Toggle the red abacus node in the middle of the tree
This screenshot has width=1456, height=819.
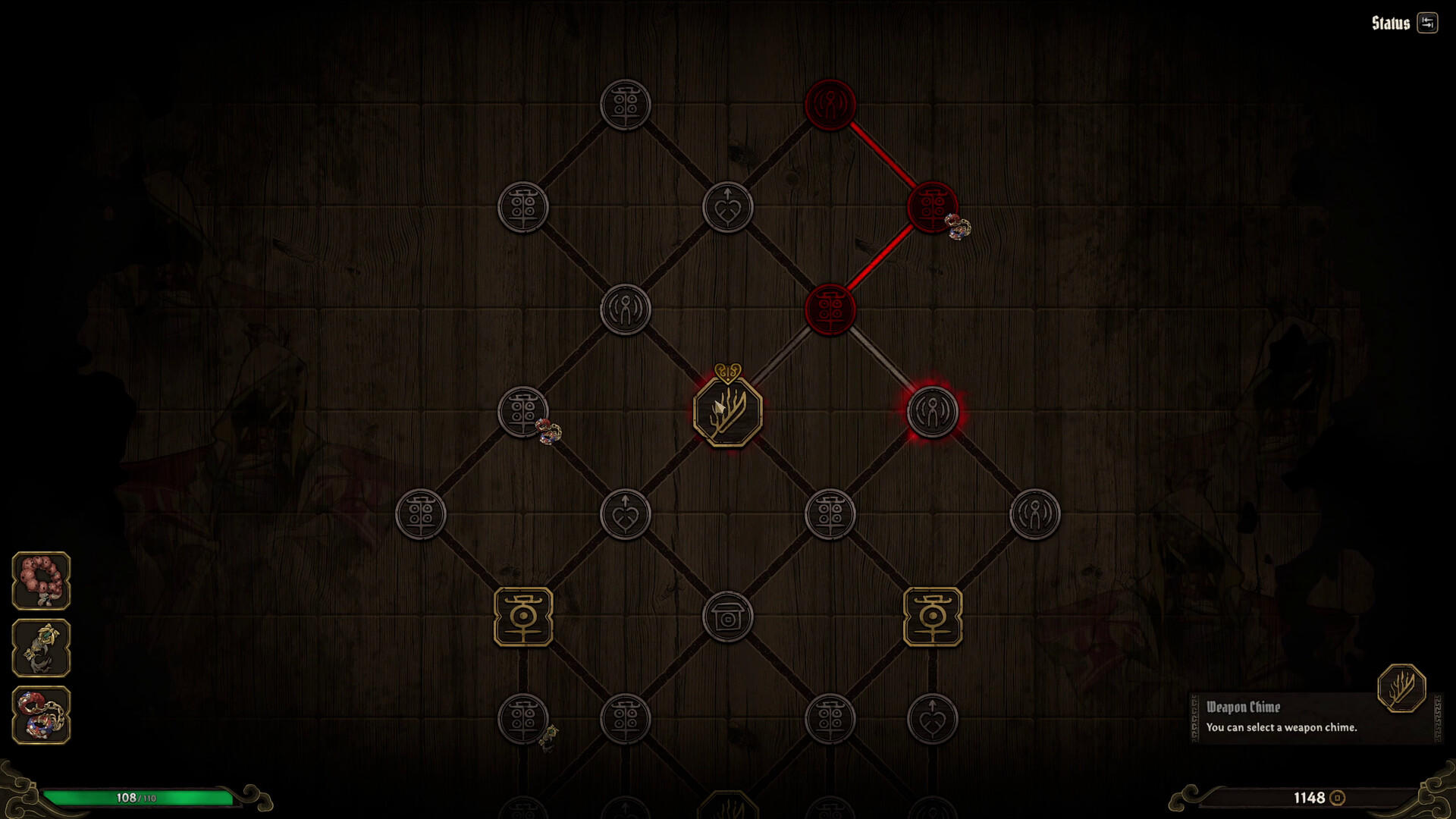(829, 309)
